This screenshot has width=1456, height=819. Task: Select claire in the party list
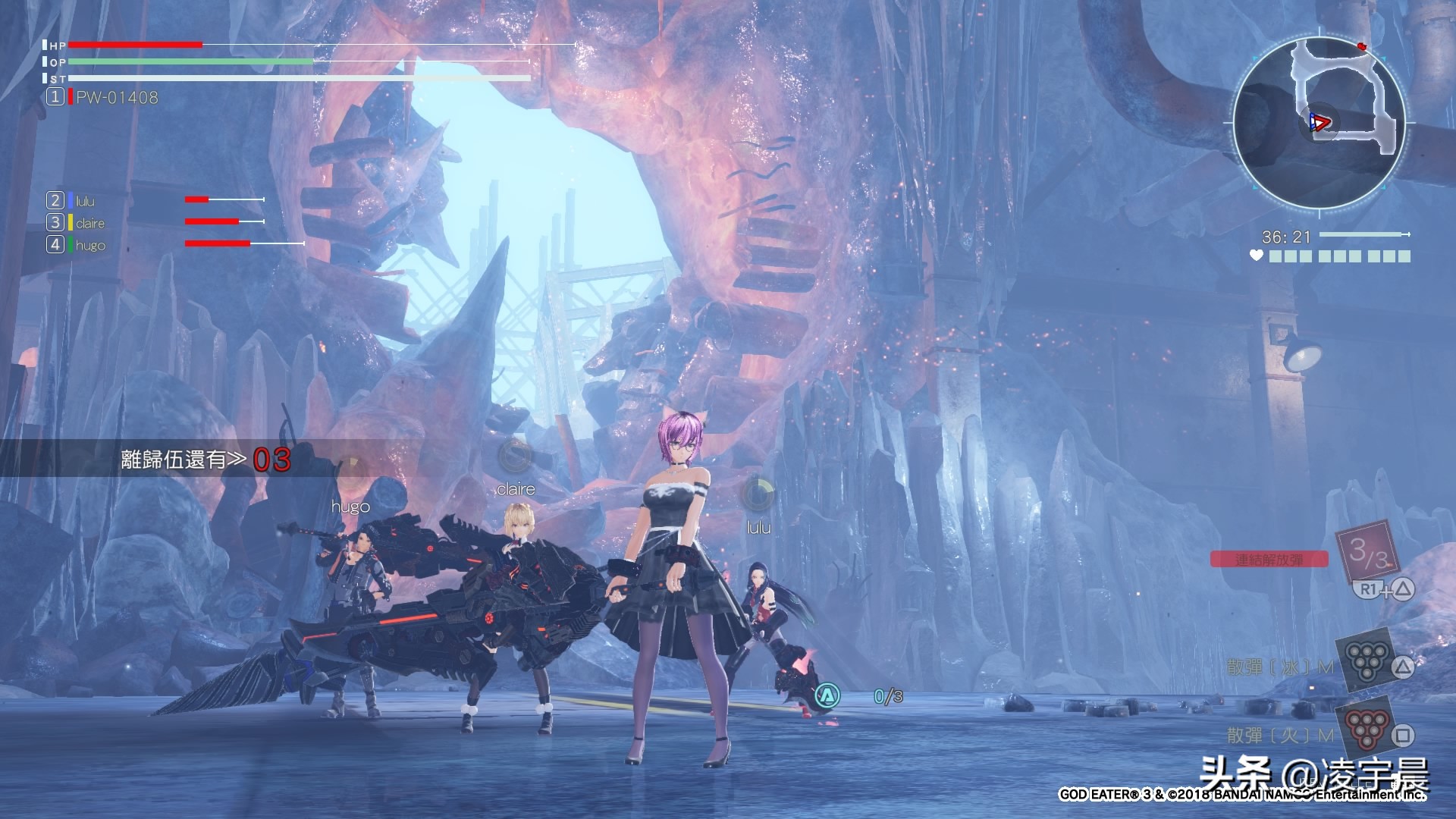coord(89,223)
